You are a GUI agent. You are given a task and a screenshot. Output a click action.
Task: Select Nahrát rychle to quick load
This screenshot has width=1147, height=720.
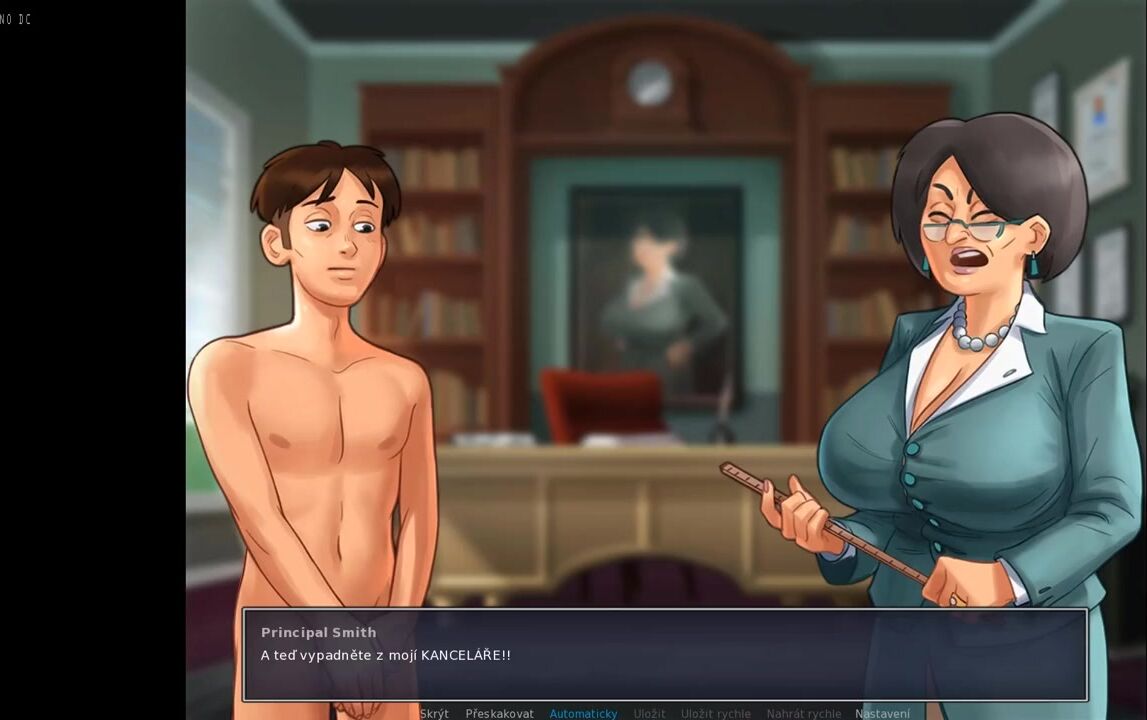803,713
